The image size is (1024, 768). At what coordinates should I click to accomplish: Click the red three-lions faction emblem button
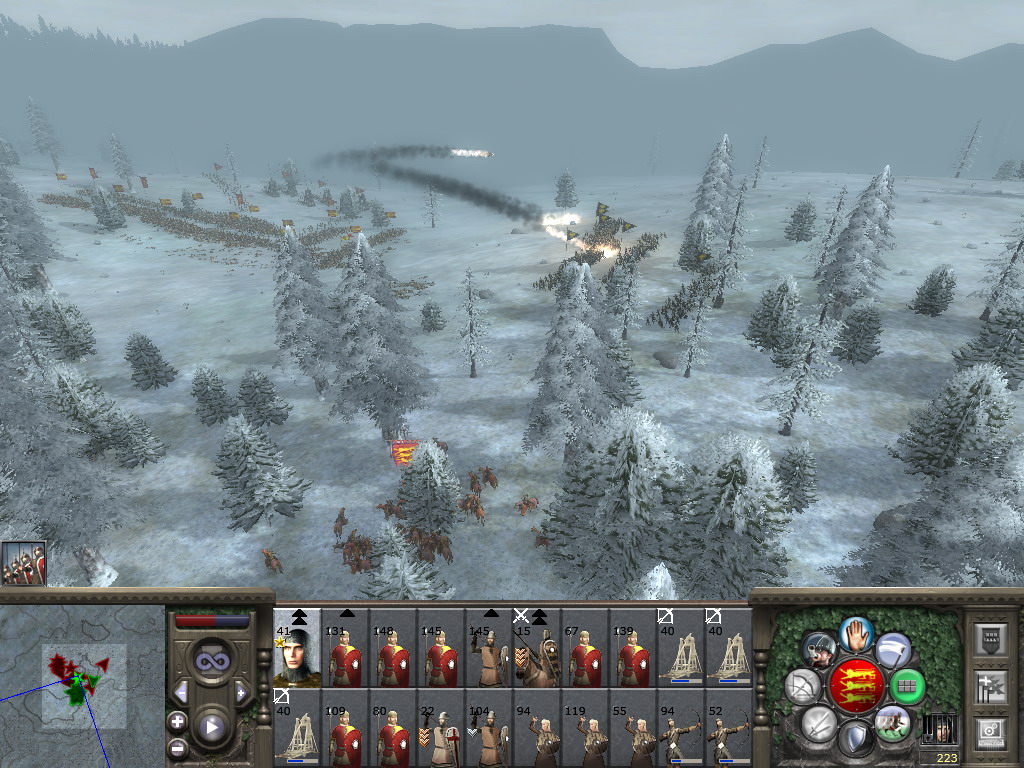855,686
